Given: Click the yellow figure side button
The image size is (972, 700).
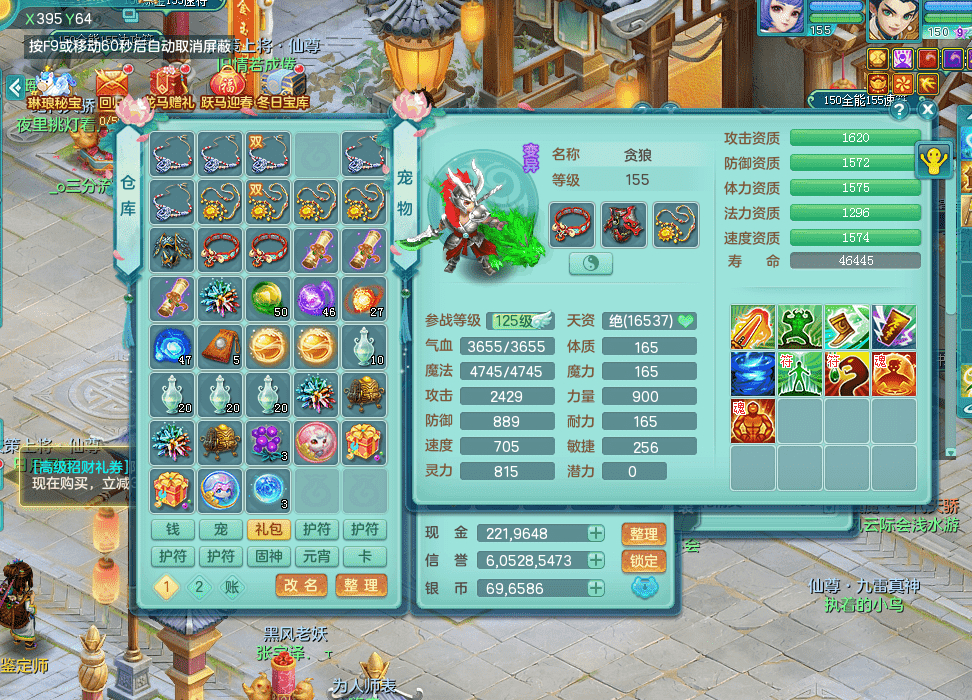Looking at the screenshot, I should 934,161.
